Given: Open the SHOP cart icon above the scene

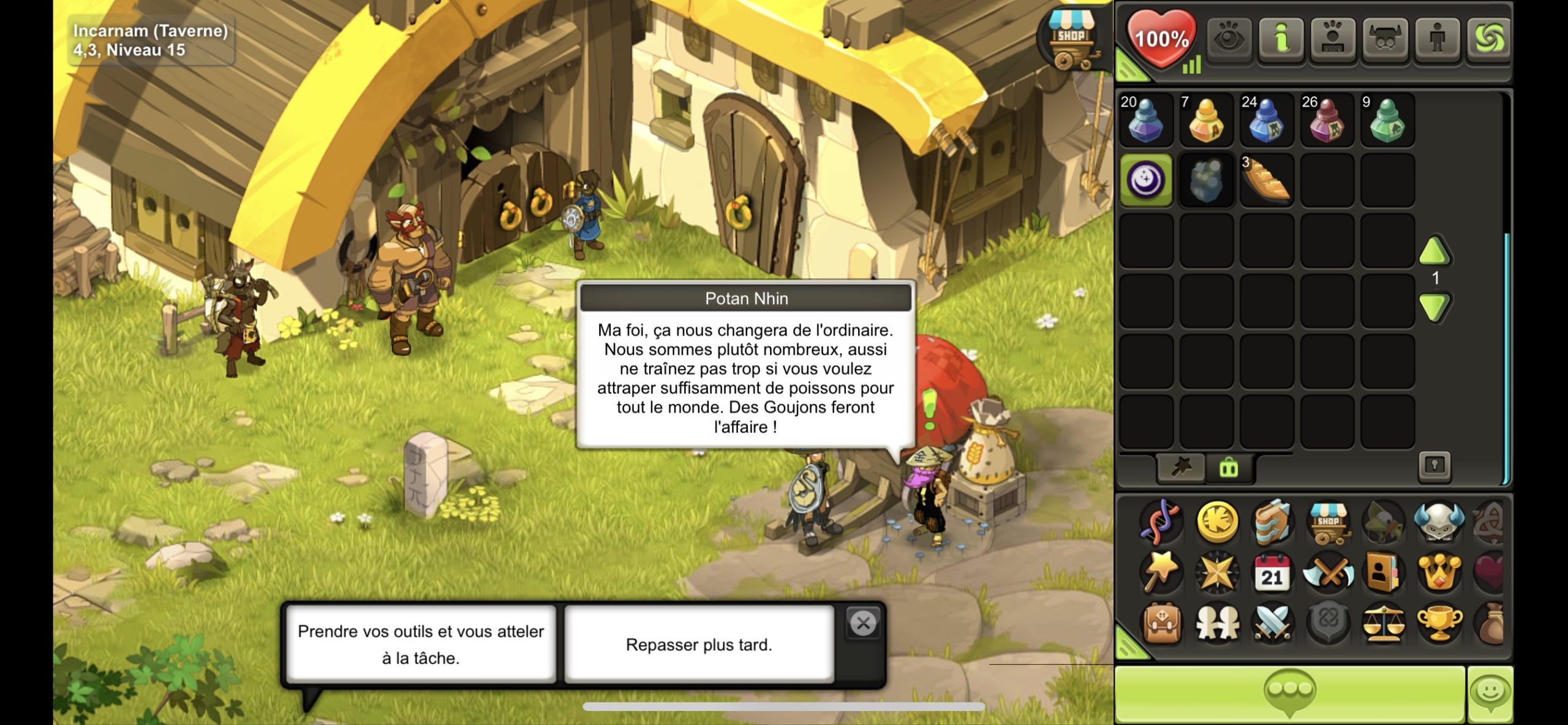Looking at the screenshot, I should click(x=1071, y=40).
